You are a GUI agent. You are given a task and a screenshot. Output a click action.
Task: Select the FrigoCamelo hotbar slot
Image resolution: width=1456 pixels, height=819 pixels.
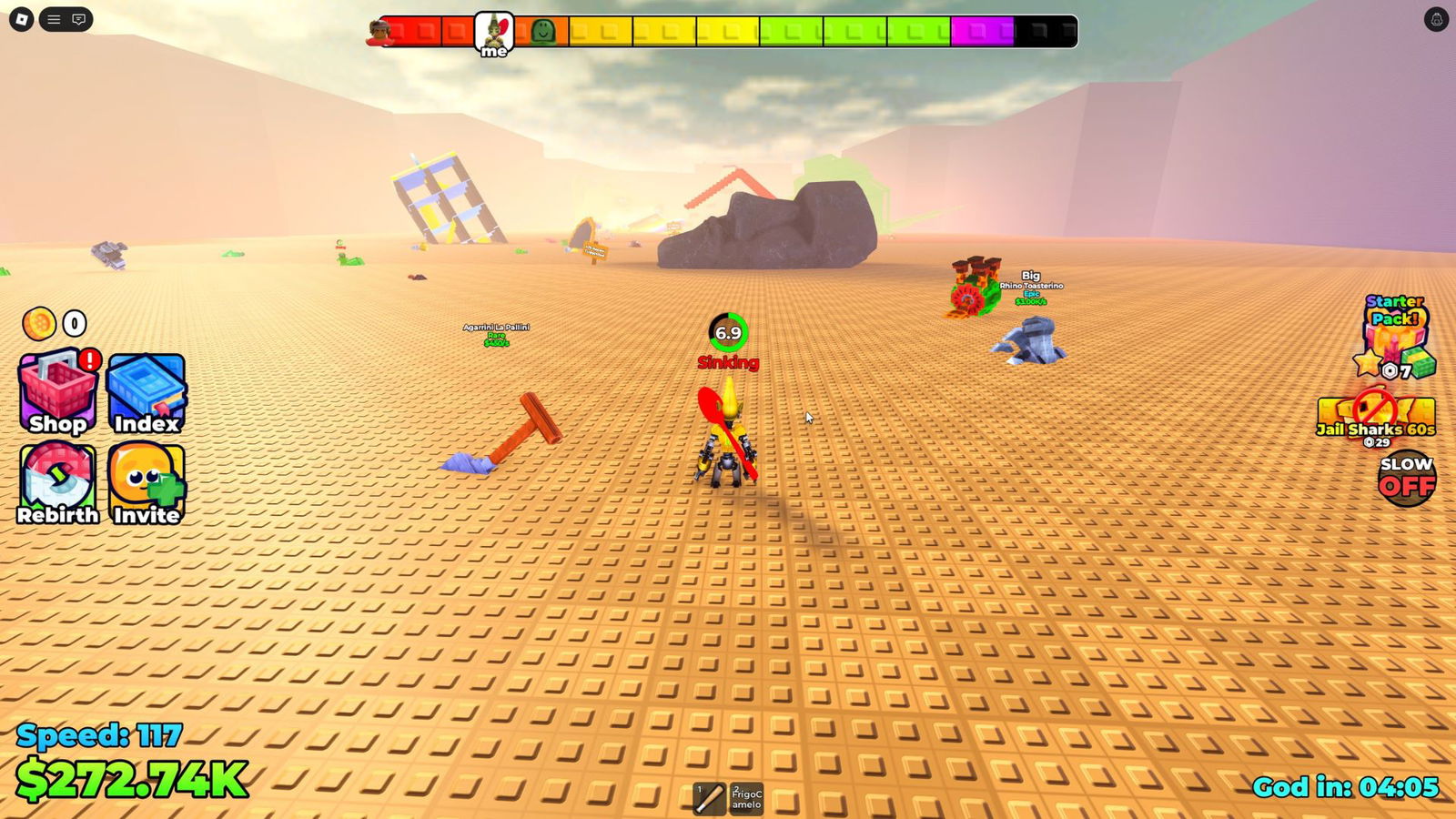click(x=747, y=798)
